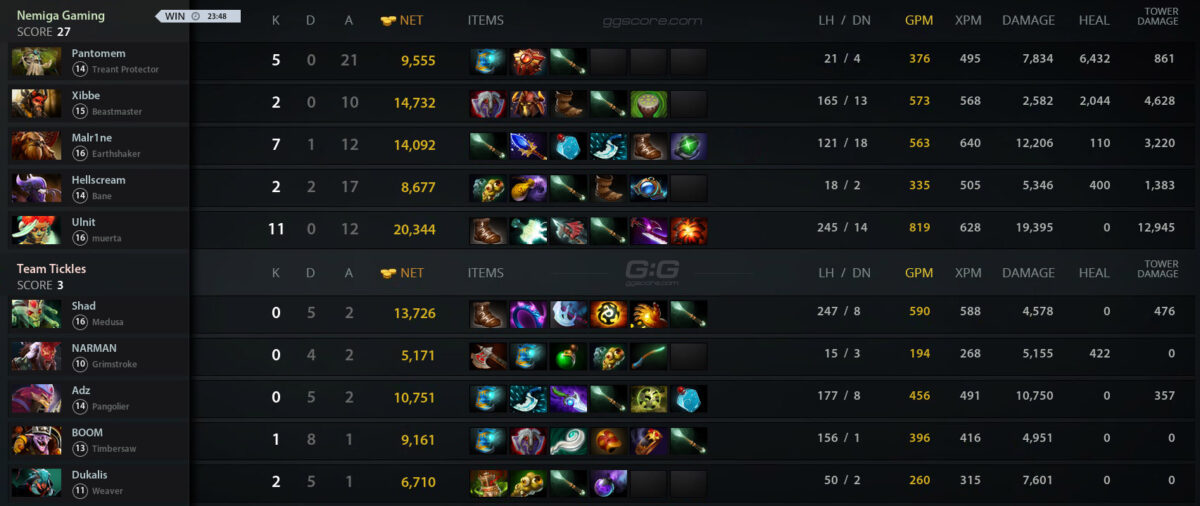
Task: Select BOOM's Timbersaw portrait
Action: click(x=36, y=441)
